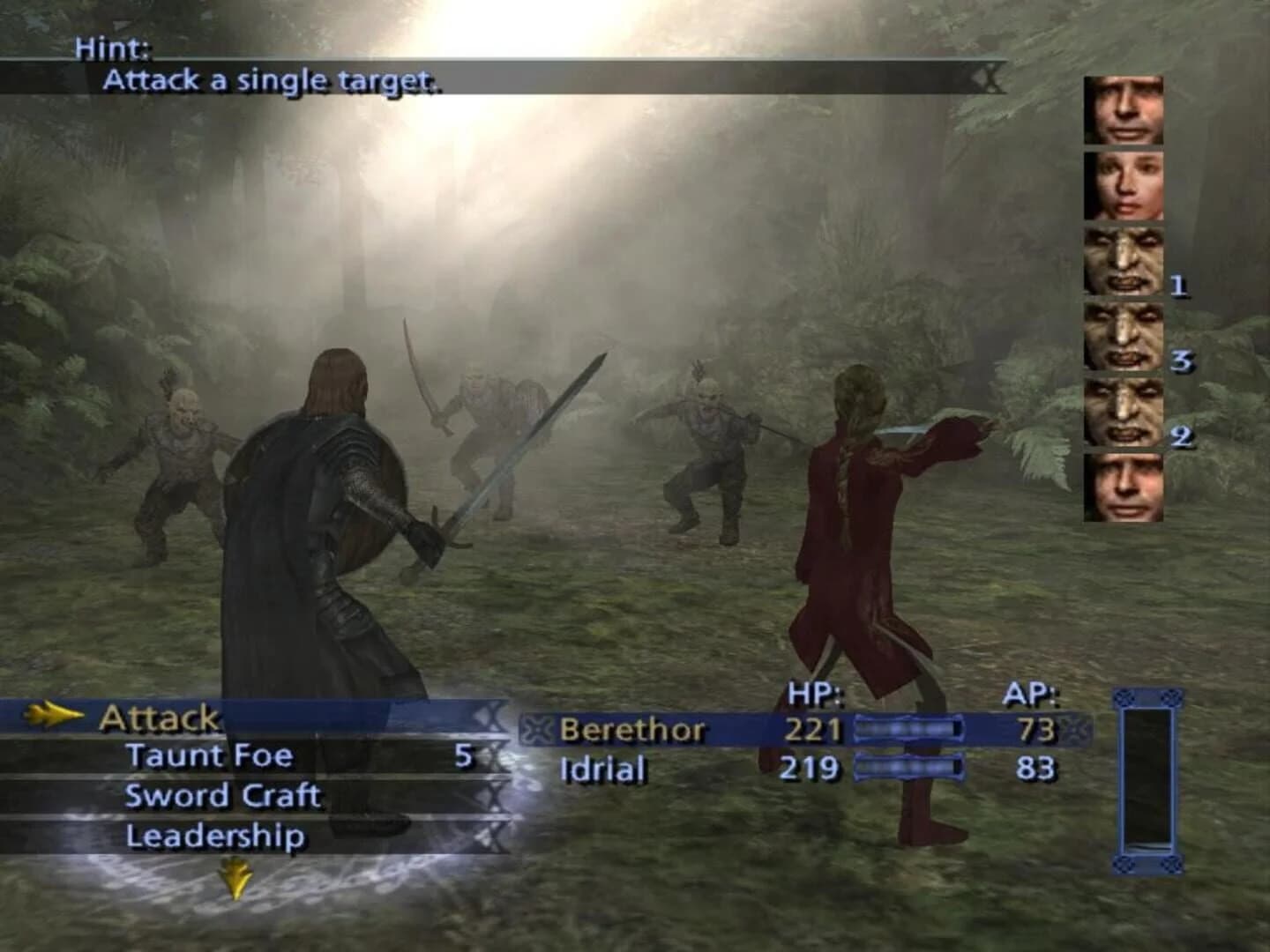Select the bottom hobbit portrait in the sidebar
The image size is (1270, 952).
[x=1122, y=487]
